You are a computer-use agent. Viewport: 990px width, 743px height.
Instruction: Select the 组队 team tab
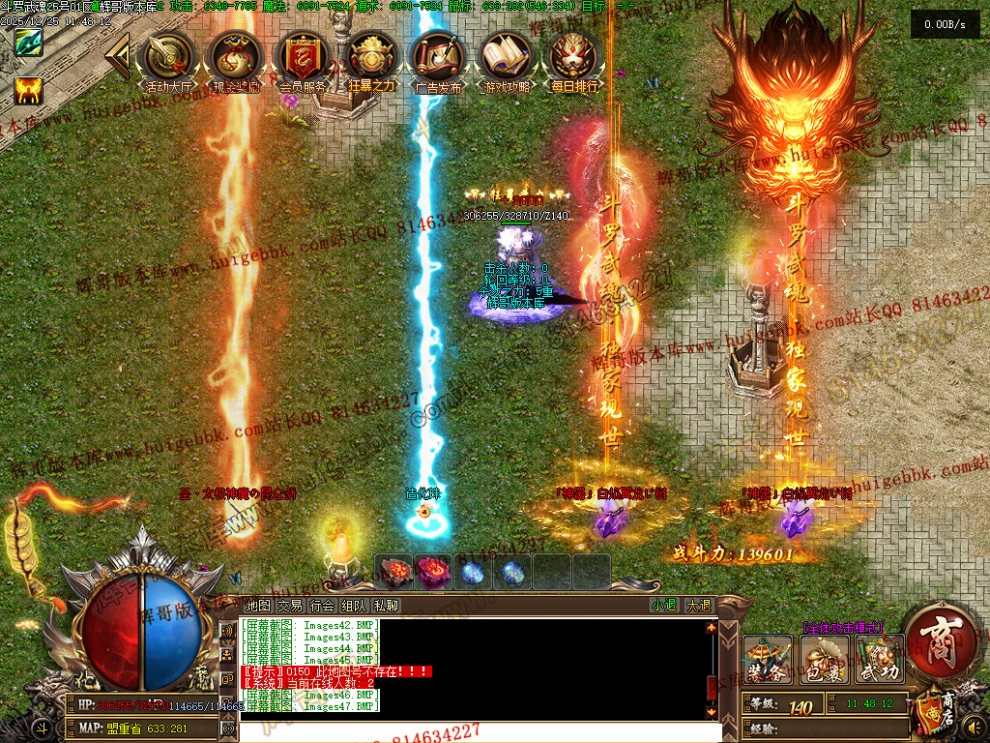pos(354,605)
